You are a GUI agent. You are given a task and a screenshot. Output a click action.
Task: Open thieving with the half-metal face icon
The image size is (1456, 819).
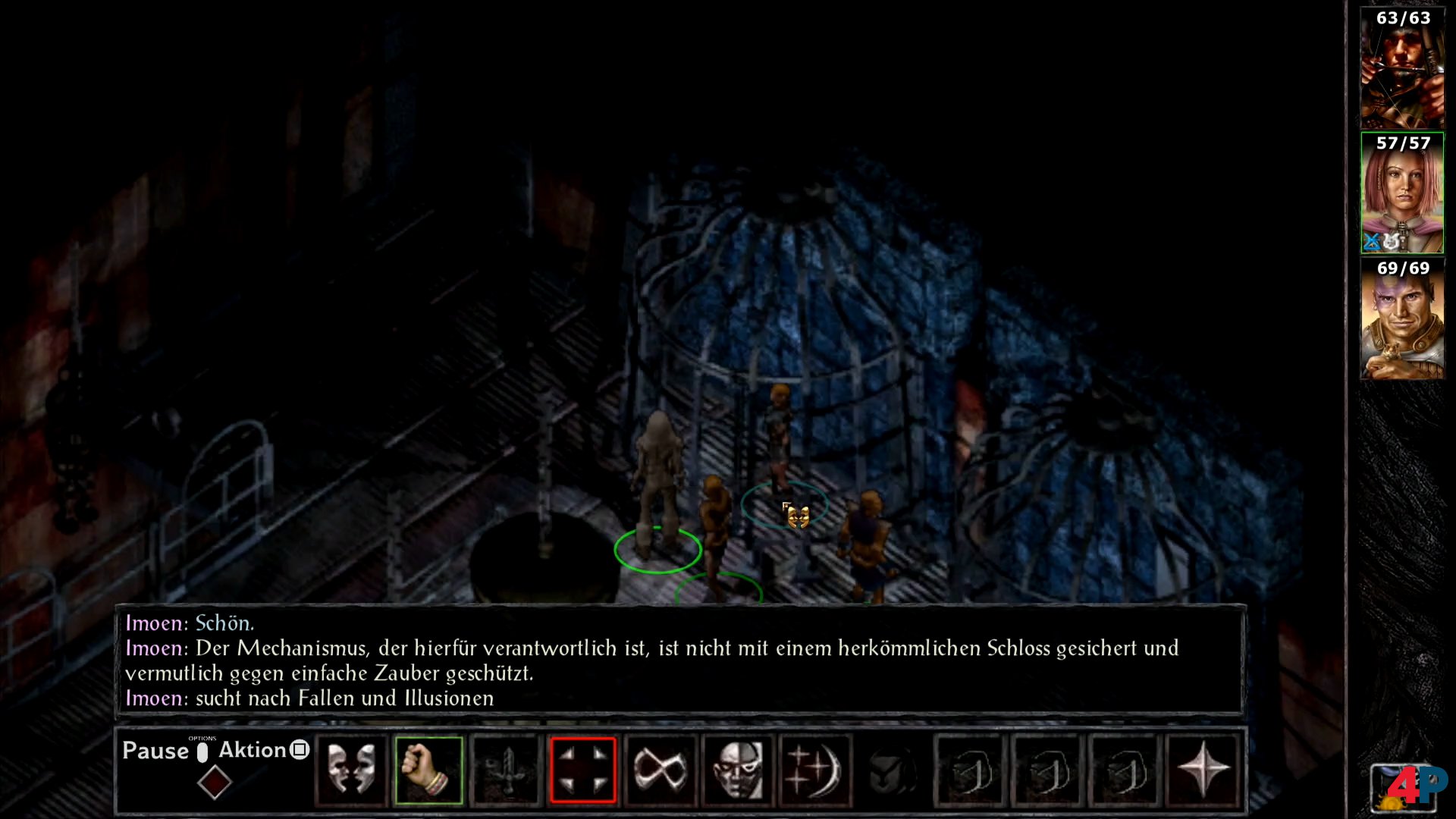tap(738, 769)
